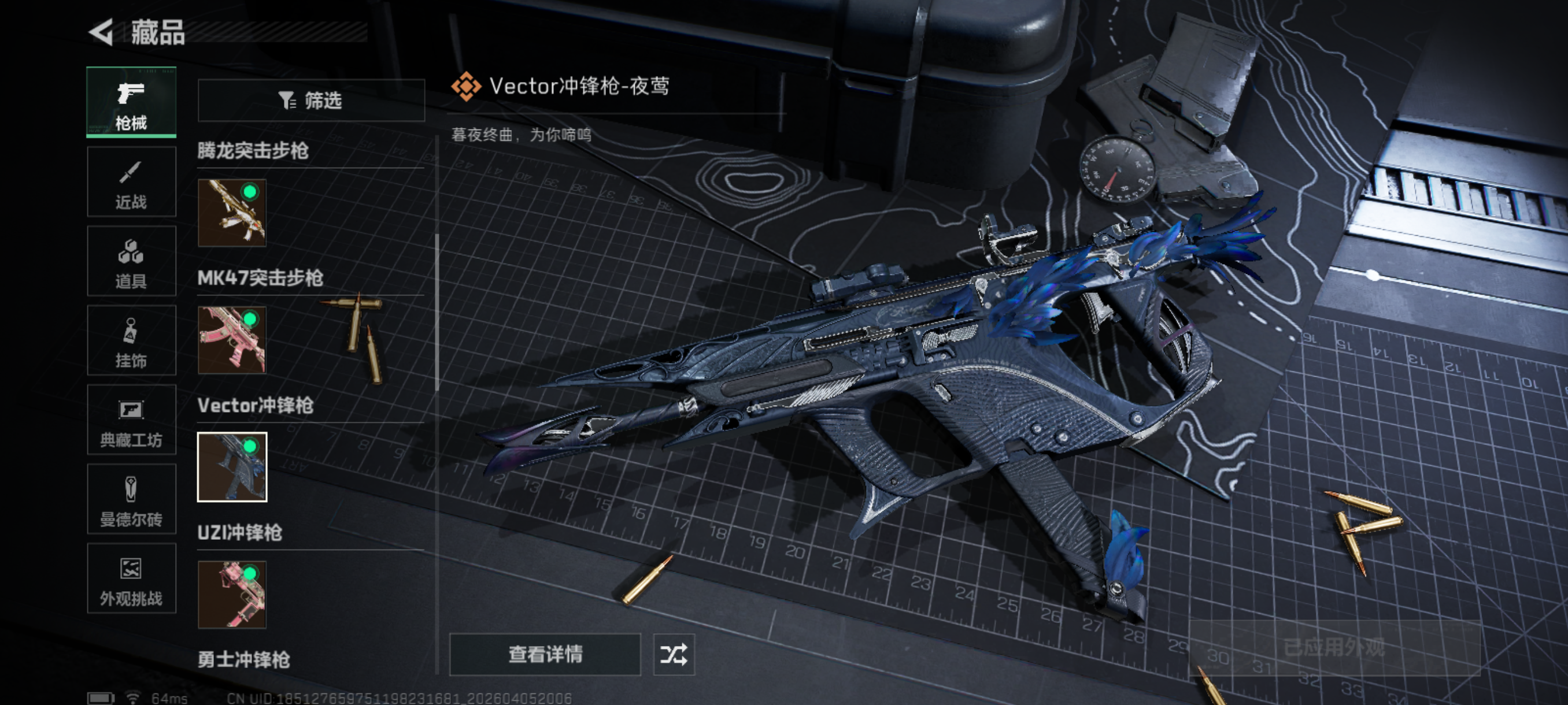
Task: Show the 挂饰 charms tab
Action: click(131, 340)
